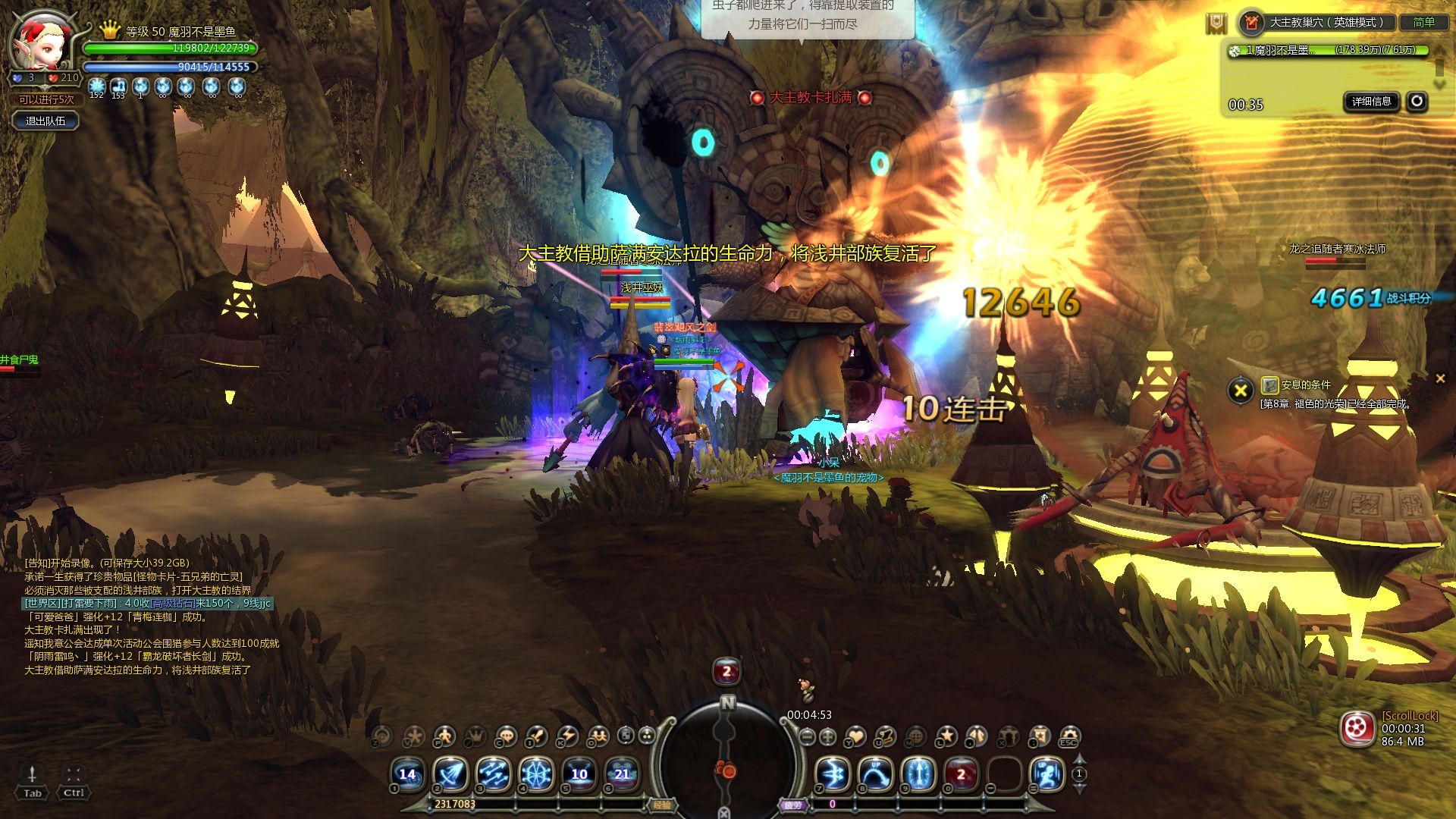1456x819 pixels.
Task: Click the red video recording icon
Action: (x=1357, y=729)
